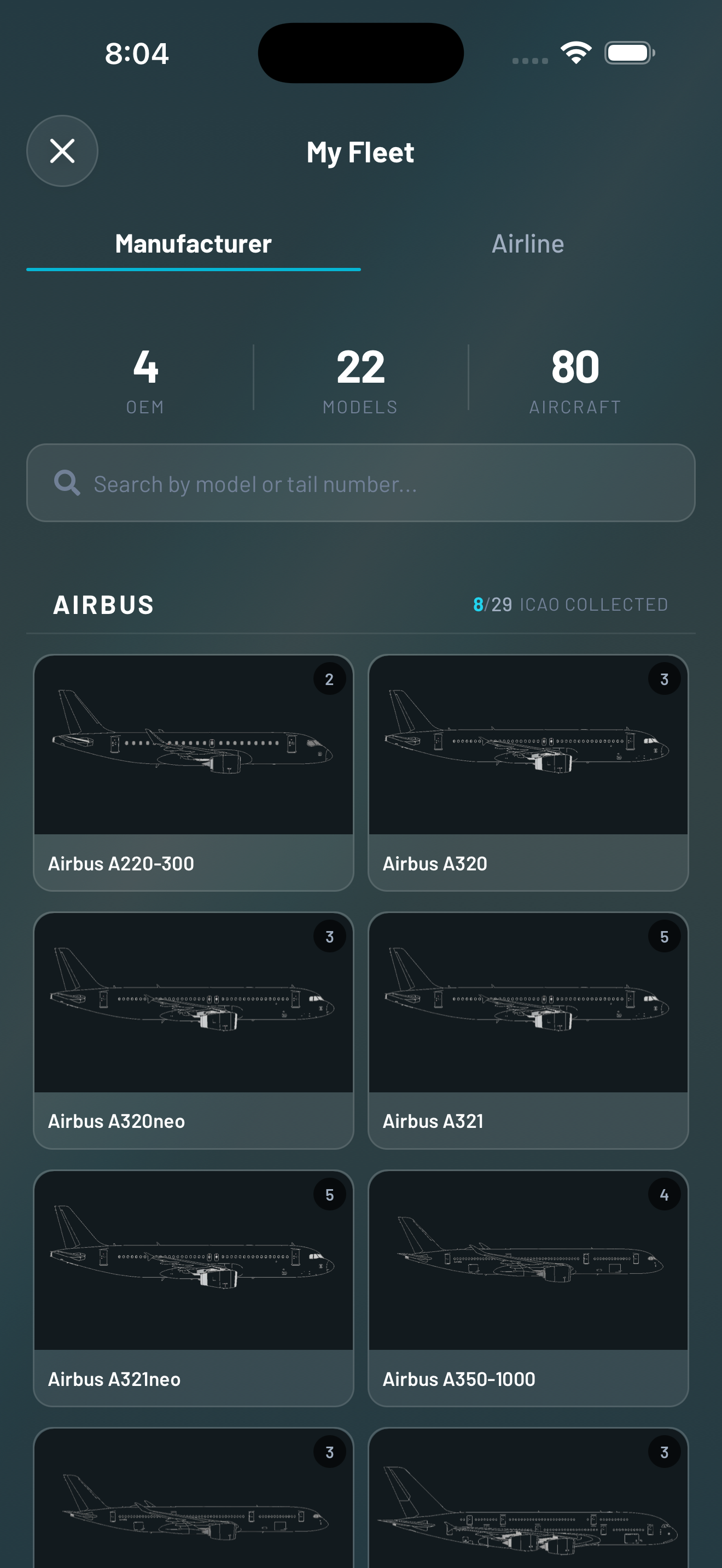Tap the 8/29 ICAO COLLECTED label
722x1568 pixels.
click(570, 605)
